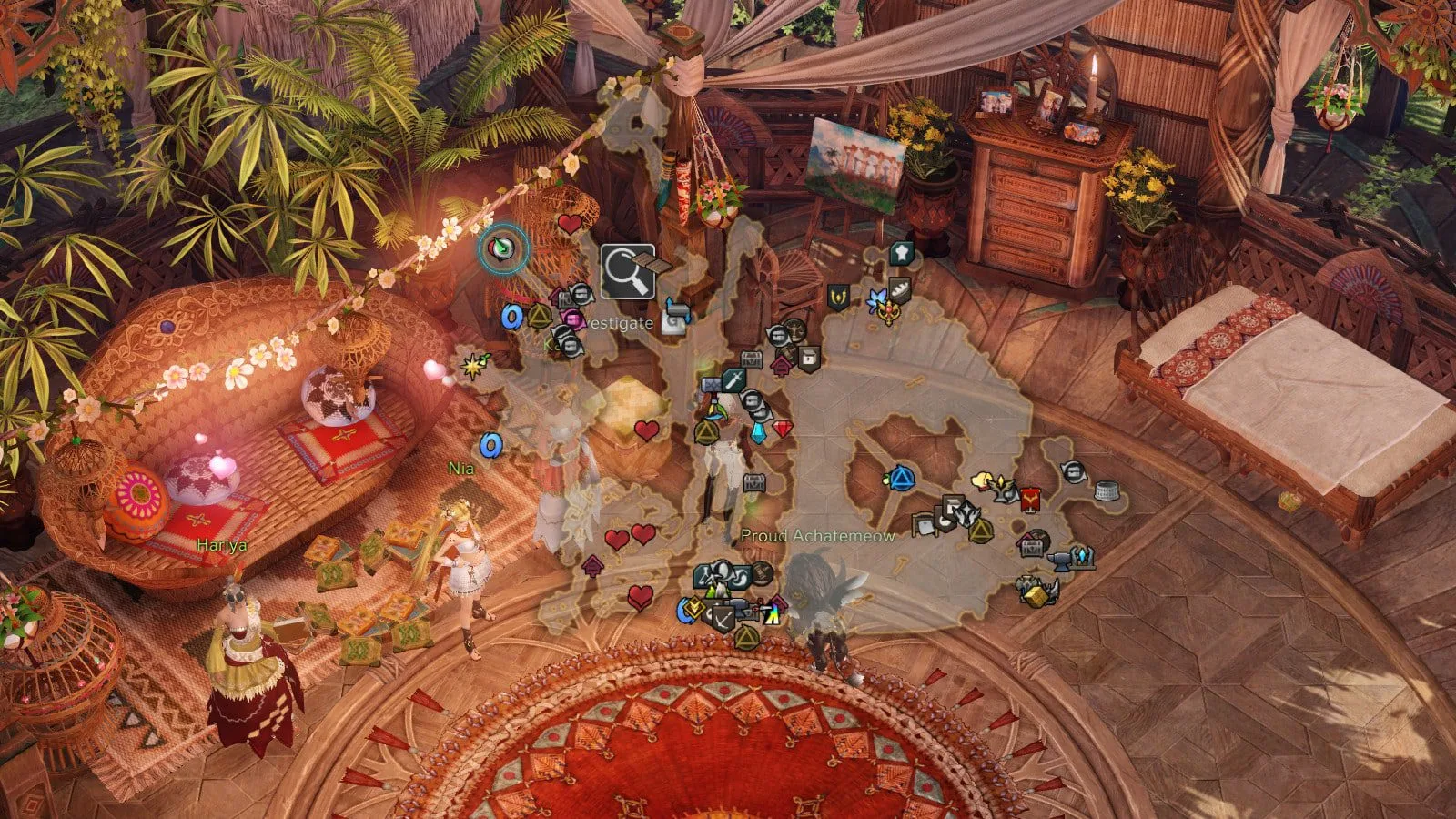Click the sword weapon merchant marker
Viewport: 1456px width, 819px height.
733,379
